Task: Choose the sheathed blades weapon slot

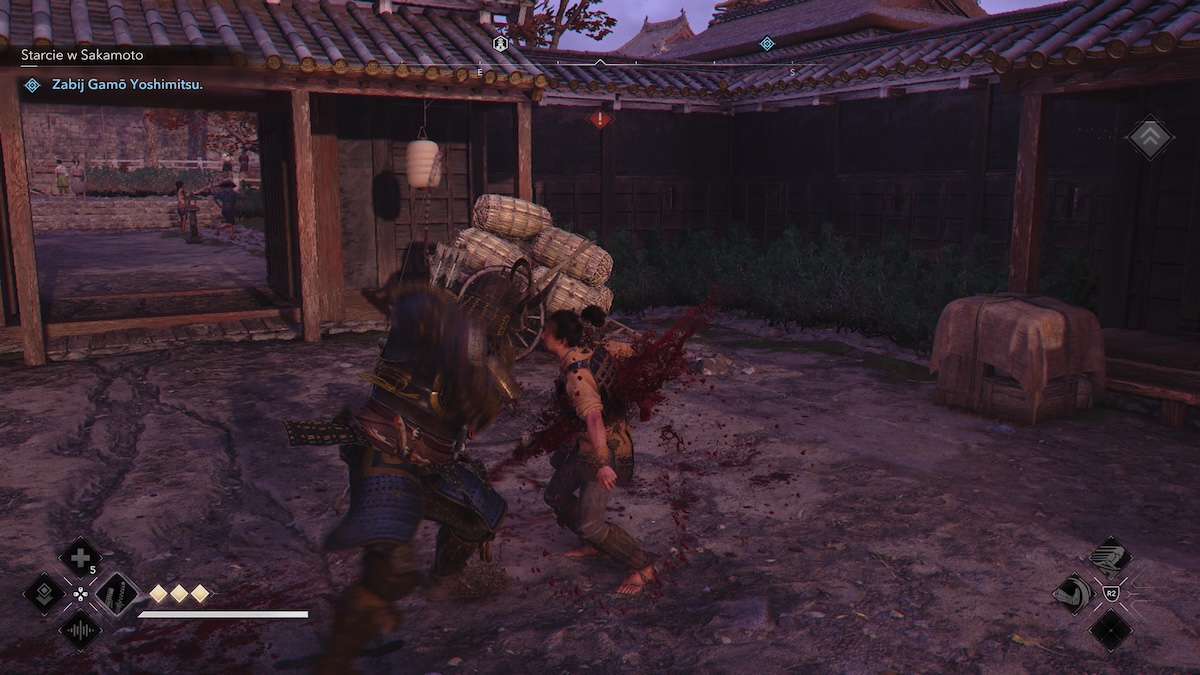Action: [x=117, y=594]
